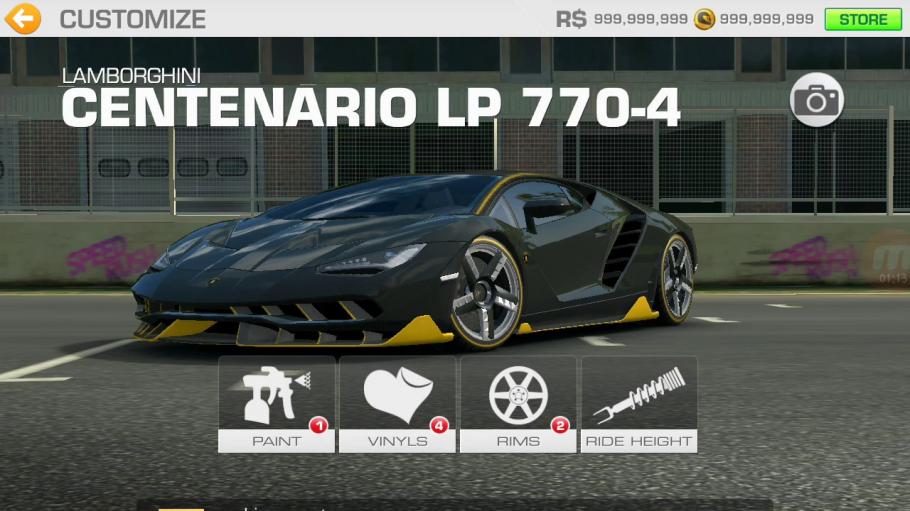The image size is (910, 511).
Task: Select the Rims customization tile
Action: click(x=518, y=404)
